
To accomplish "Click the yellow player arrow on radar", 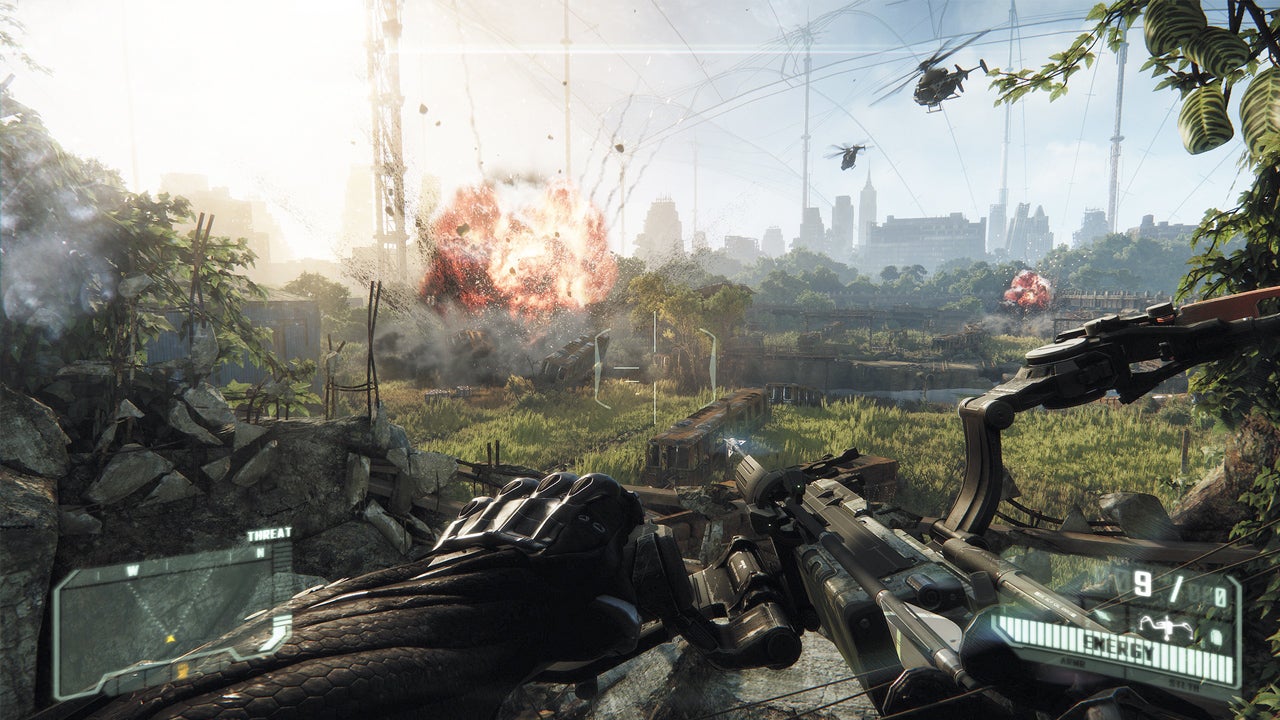I will pos(170,639).
